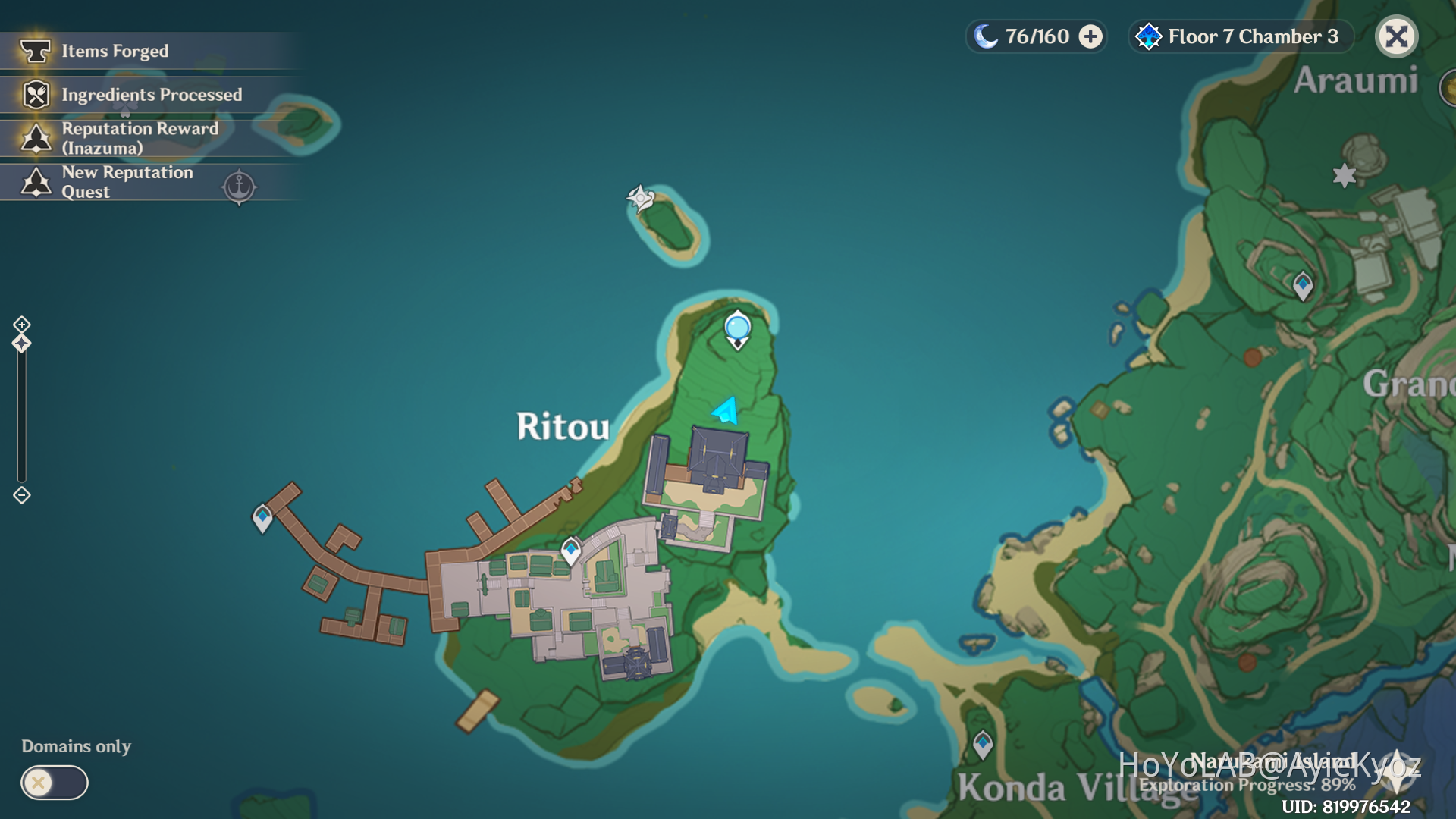Screen dimensions: 1456x819
Task: Click the anvil icon beside Items Forged
Action: coord(35,50)
